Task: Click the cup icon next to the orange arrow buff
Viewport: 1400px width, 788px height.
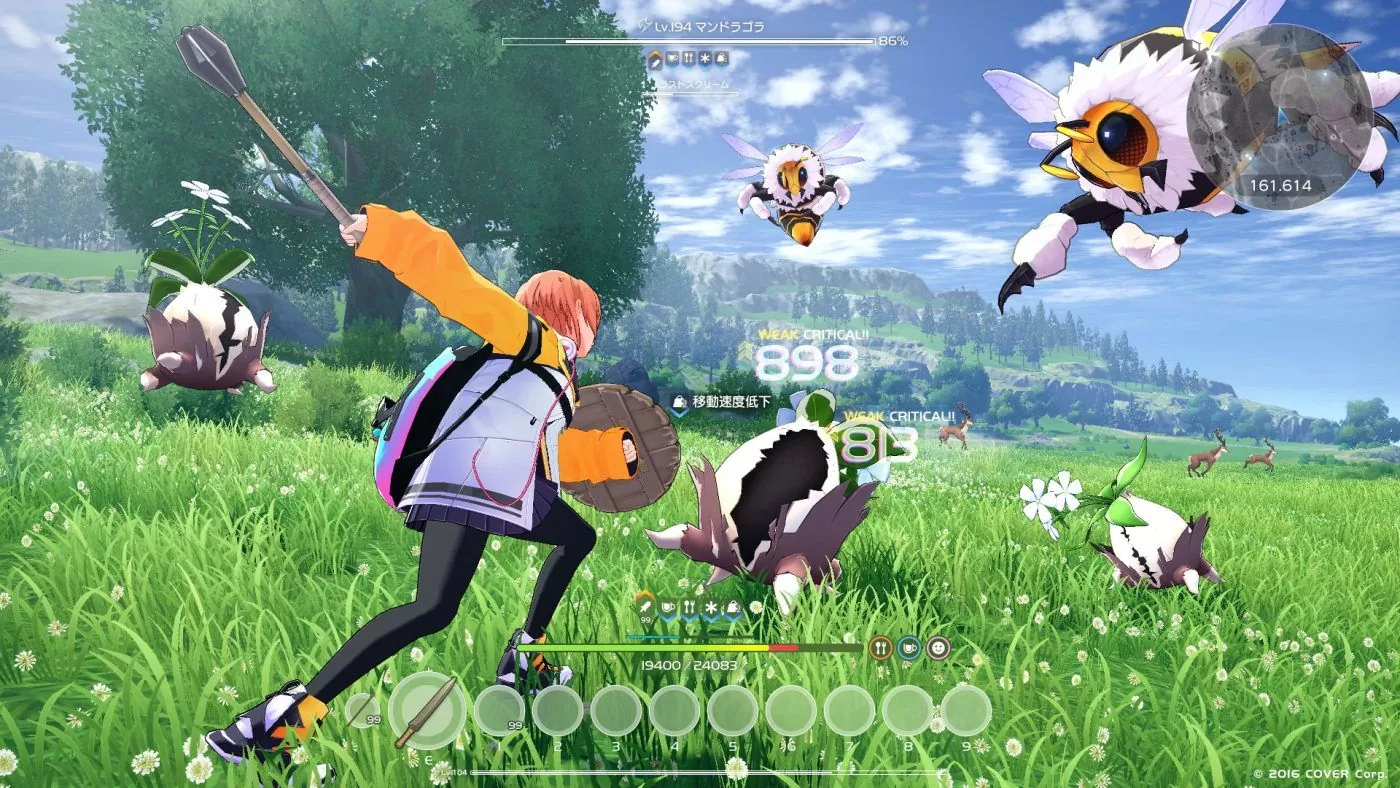Action: pos(667,608)
